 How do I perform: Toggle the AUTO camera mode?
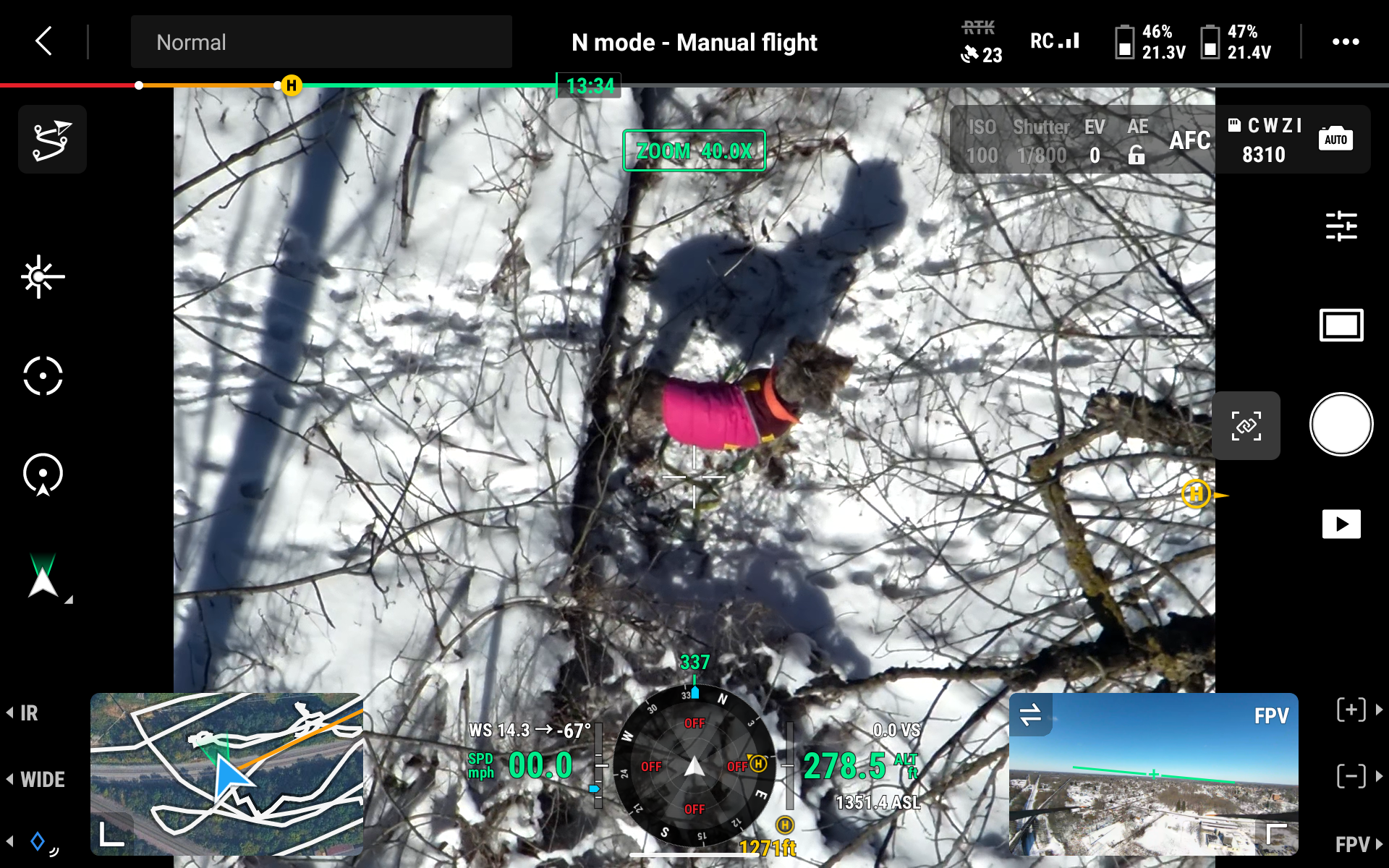(x=1335, y=139)
